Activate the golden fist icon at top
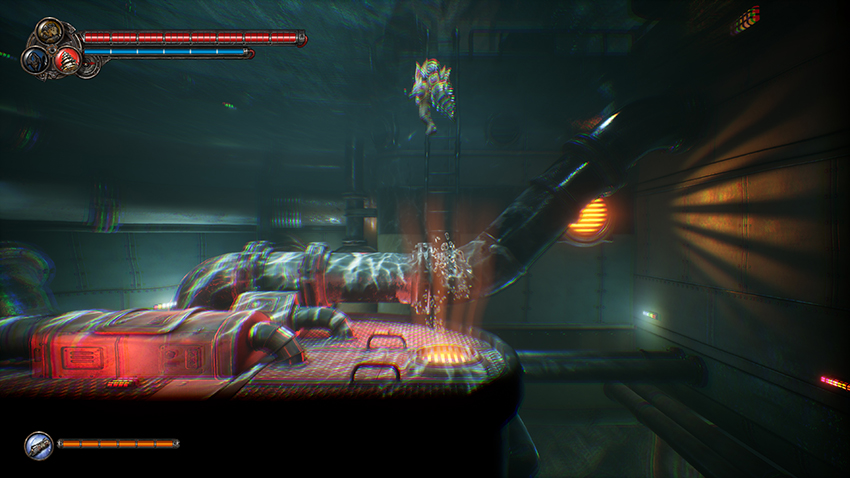This screenshot has width=850, height=478. [50, 33]
